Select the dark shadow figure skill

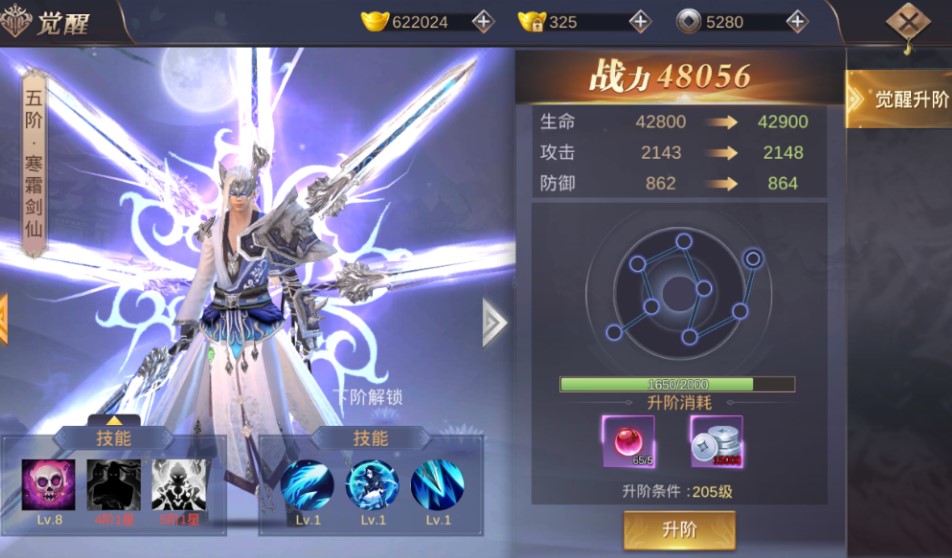113,485
